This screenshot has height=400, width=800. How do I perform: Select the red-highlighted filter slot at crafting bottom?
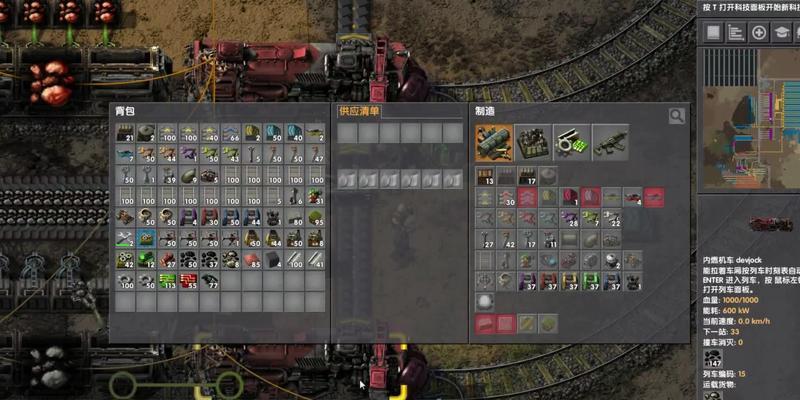485,324
